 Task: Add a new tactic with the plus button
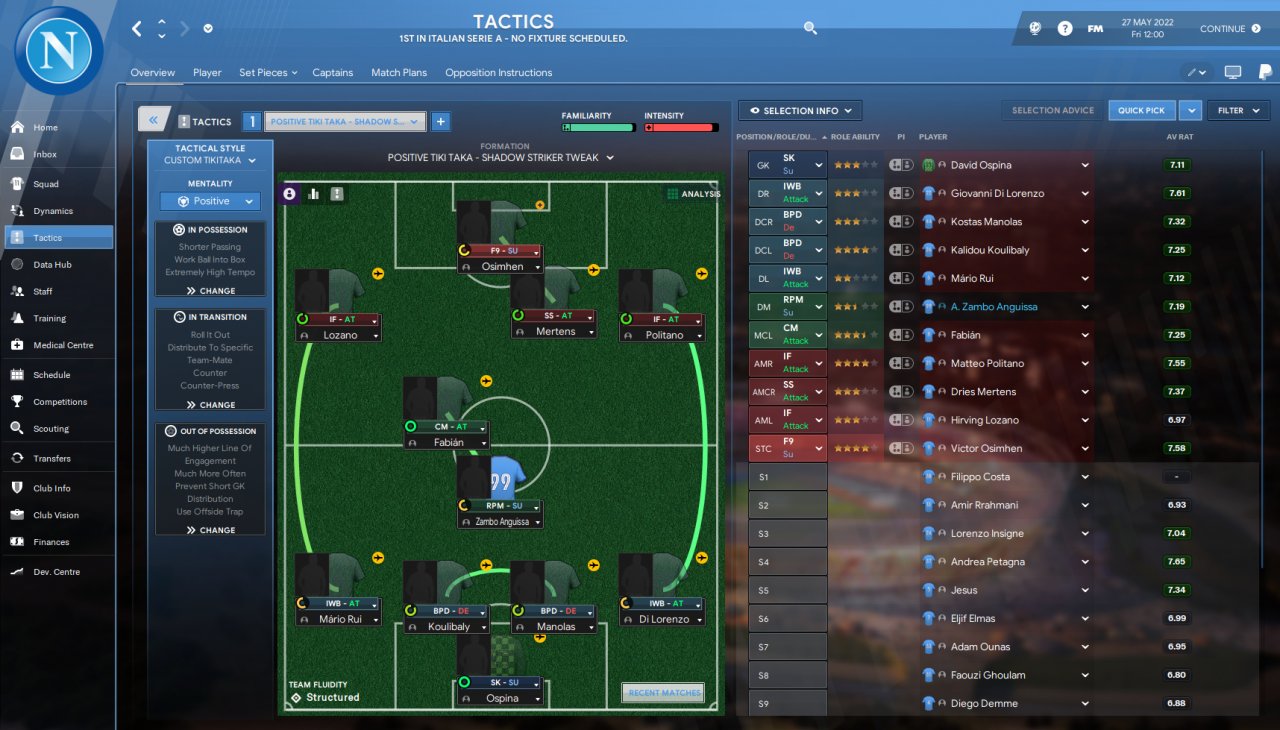tap(440, 122)
